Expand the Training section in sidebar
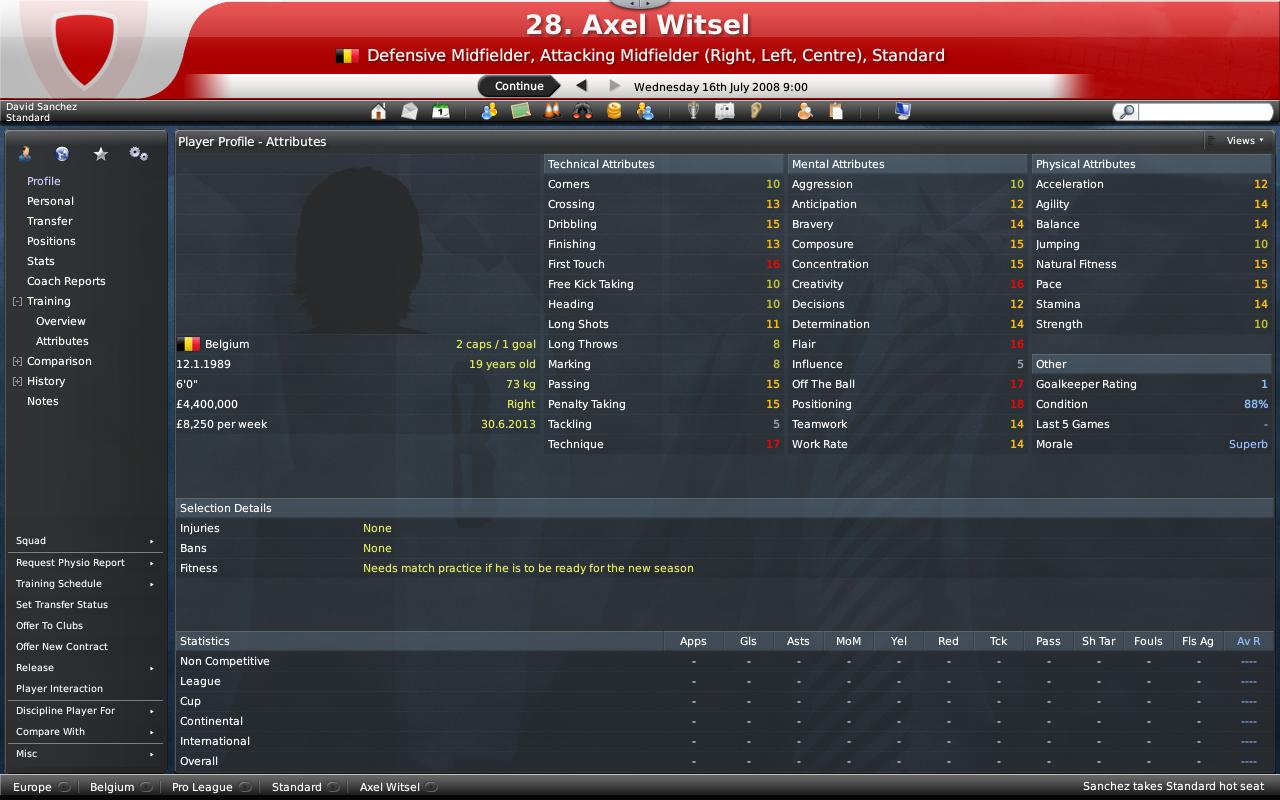The height and width of the screenshot is (800, 1280). click(x=18, y=301)
